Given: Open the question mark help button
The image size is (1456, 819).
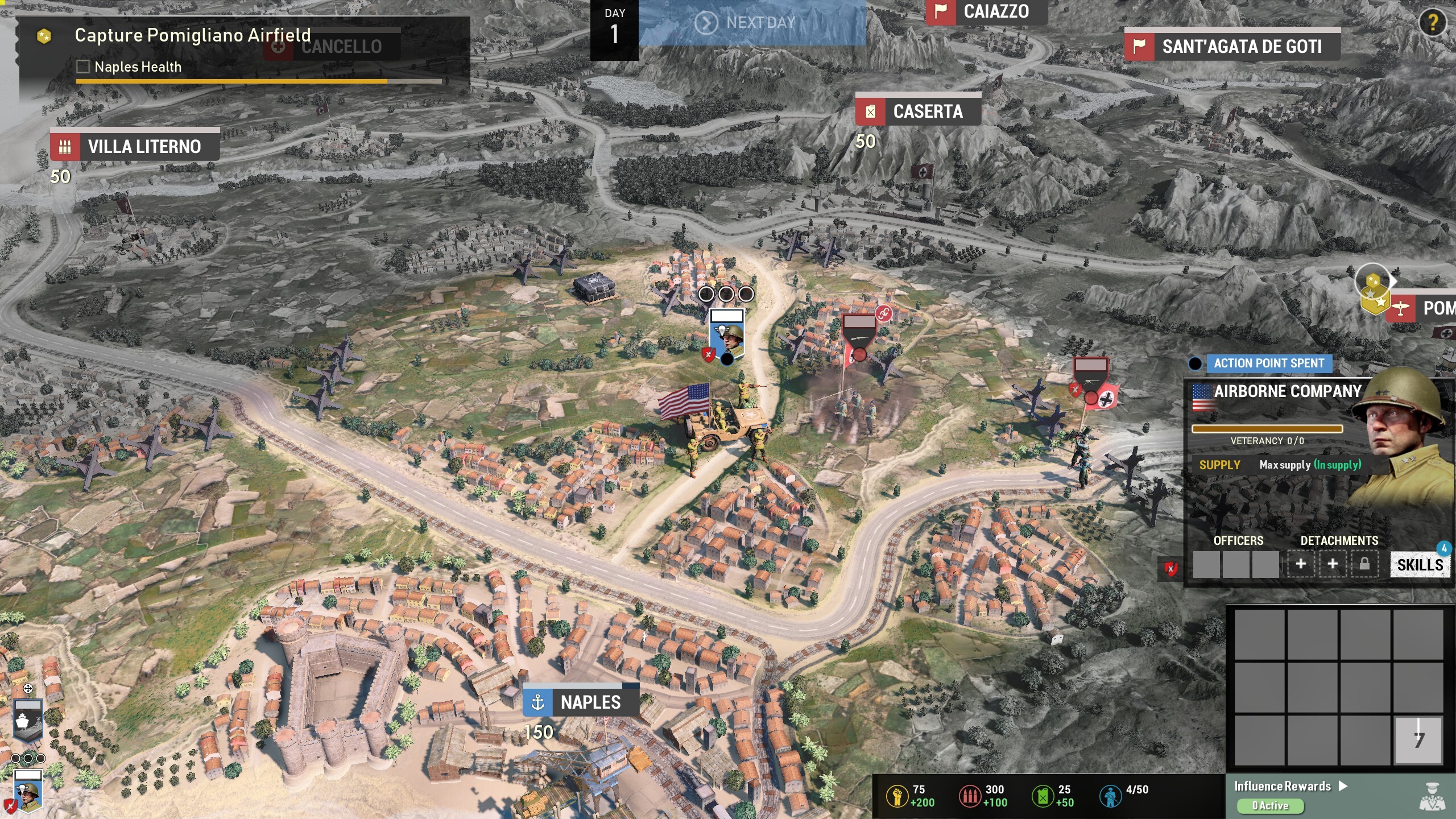Looking at the screenshot, I should (x=1432, y=23).
